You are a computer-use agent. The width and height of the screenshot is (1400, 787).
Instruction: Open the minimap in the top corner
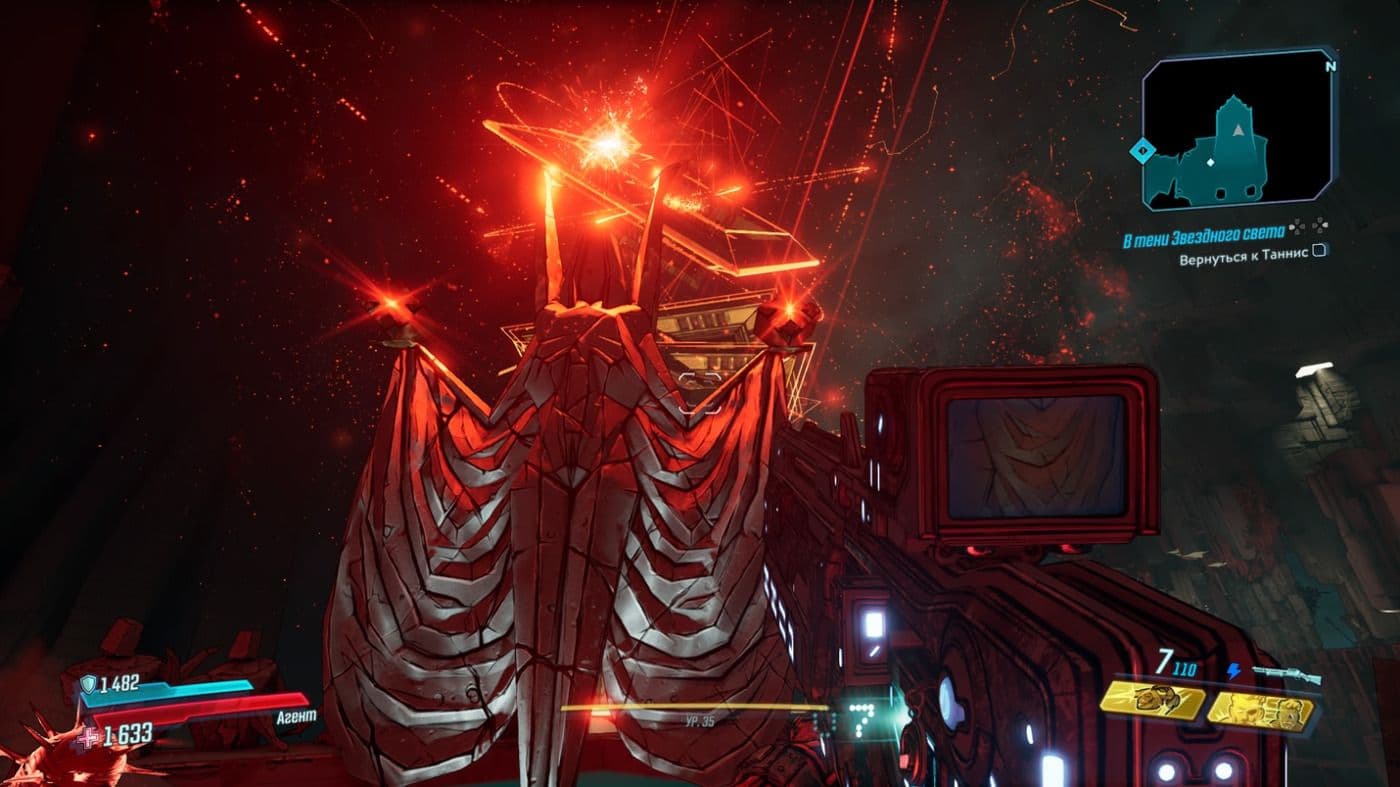1239,130
